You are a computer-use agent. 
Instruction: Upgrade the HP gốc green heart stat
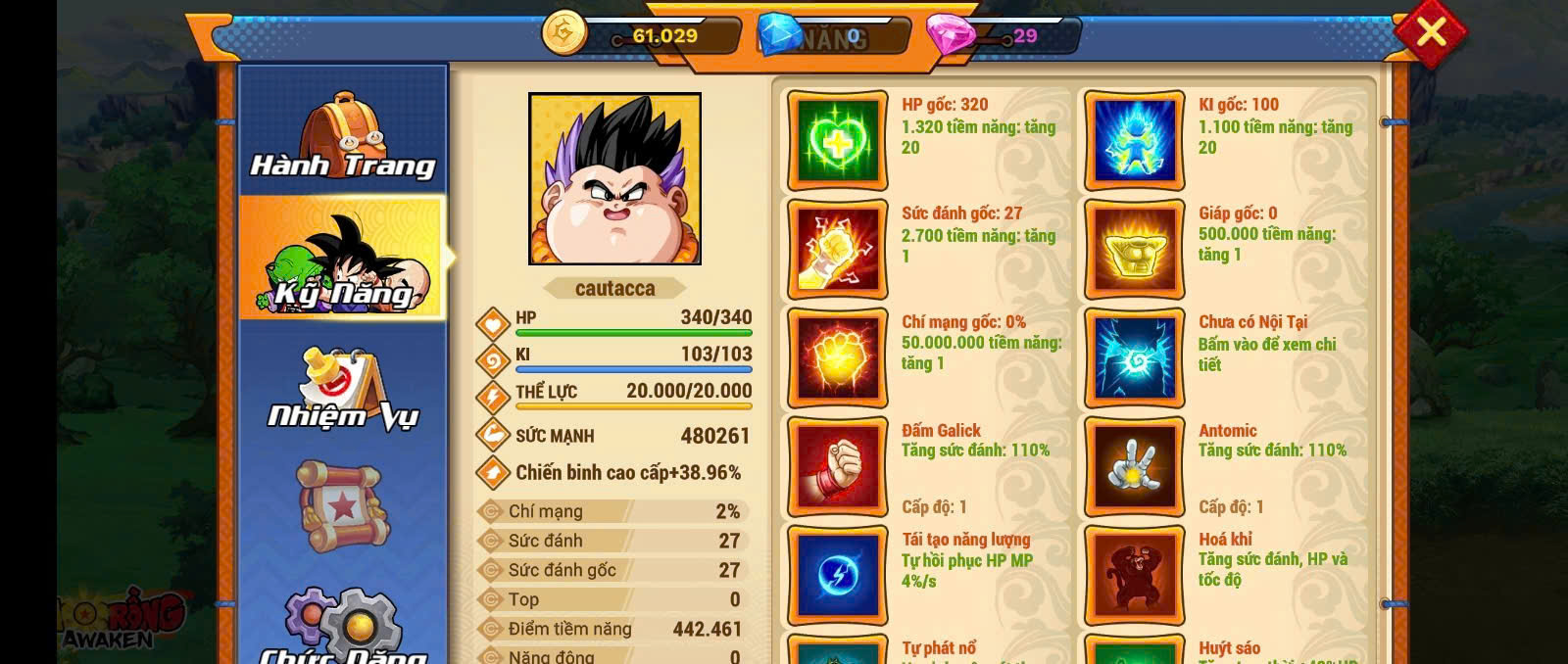coord(837,141)
